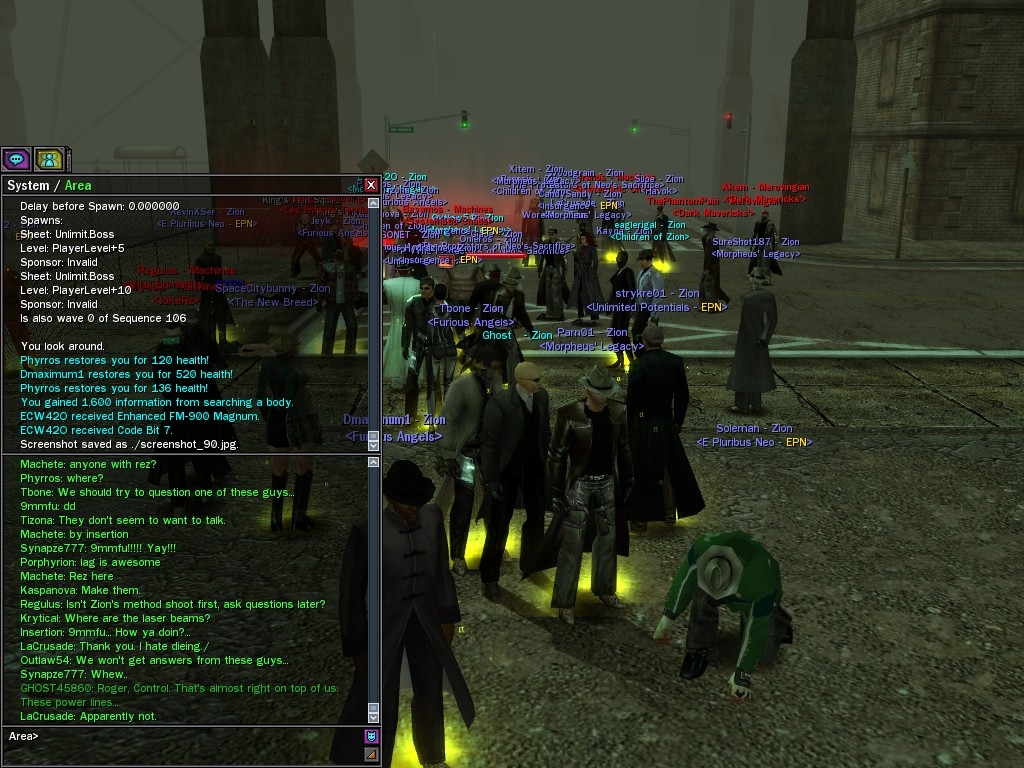Viewport: 1024px width, 768px height.
Task: Open the purple mask emote button
Action: tap(372, 737)
